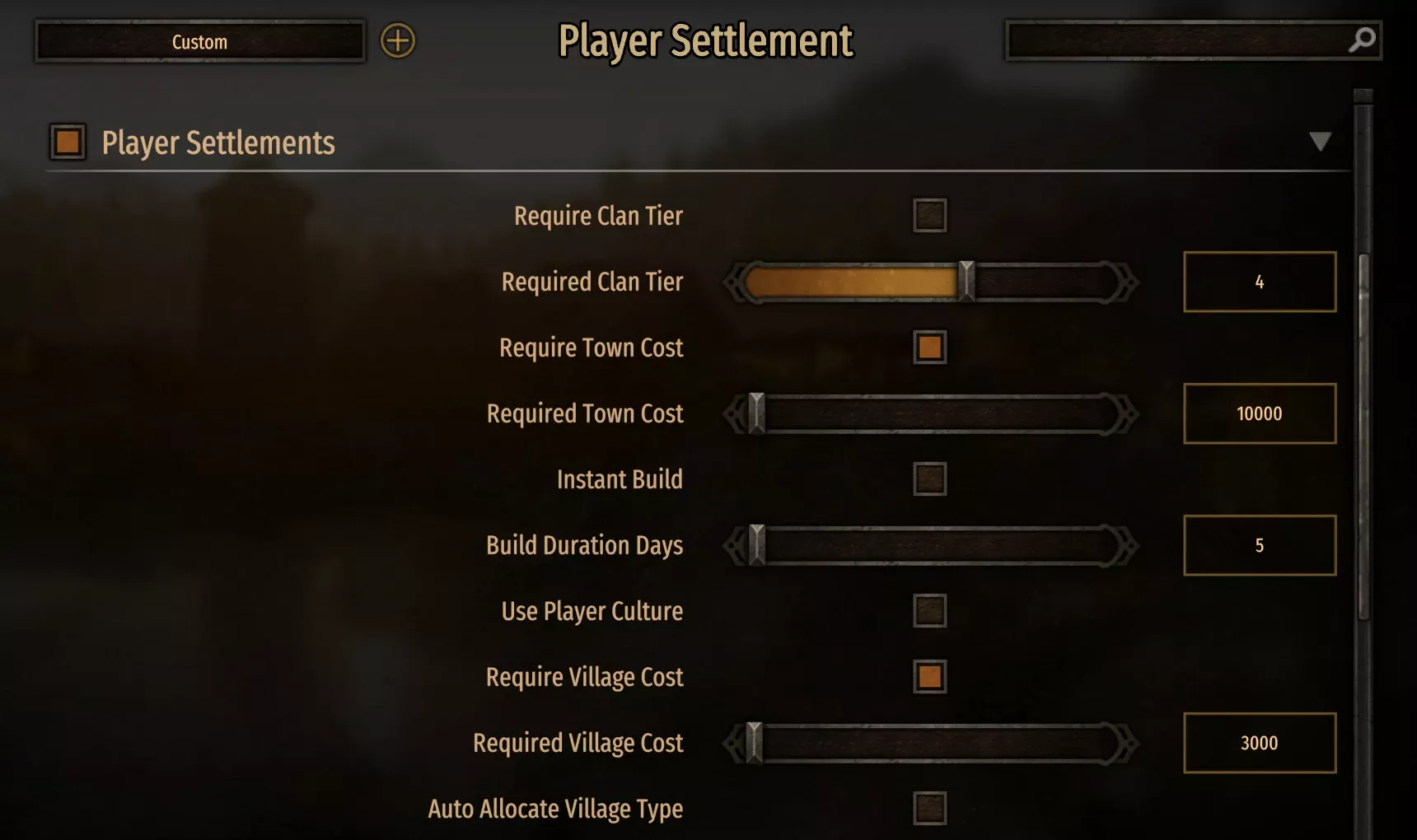Click the Required Village Cost slider
This screenshot has height=840, width=1417.
pos(931,743)
